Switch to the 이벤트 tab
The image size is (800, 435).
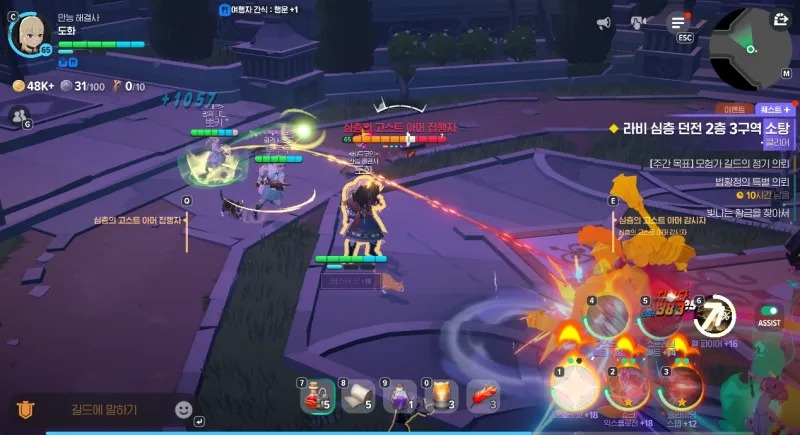(734, 108)
